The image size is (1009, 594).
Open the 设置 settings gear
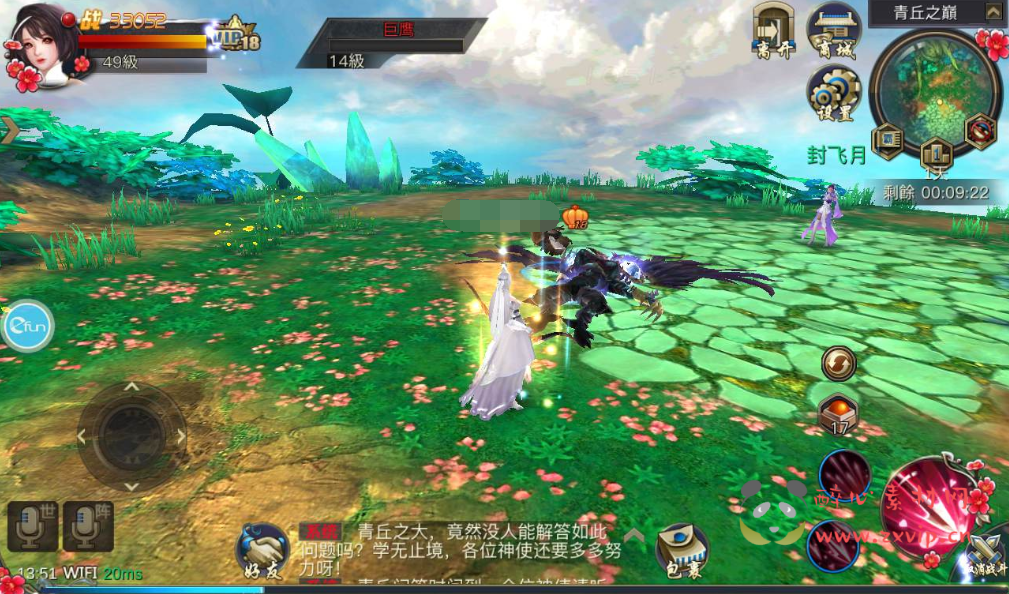click(833, 93)
